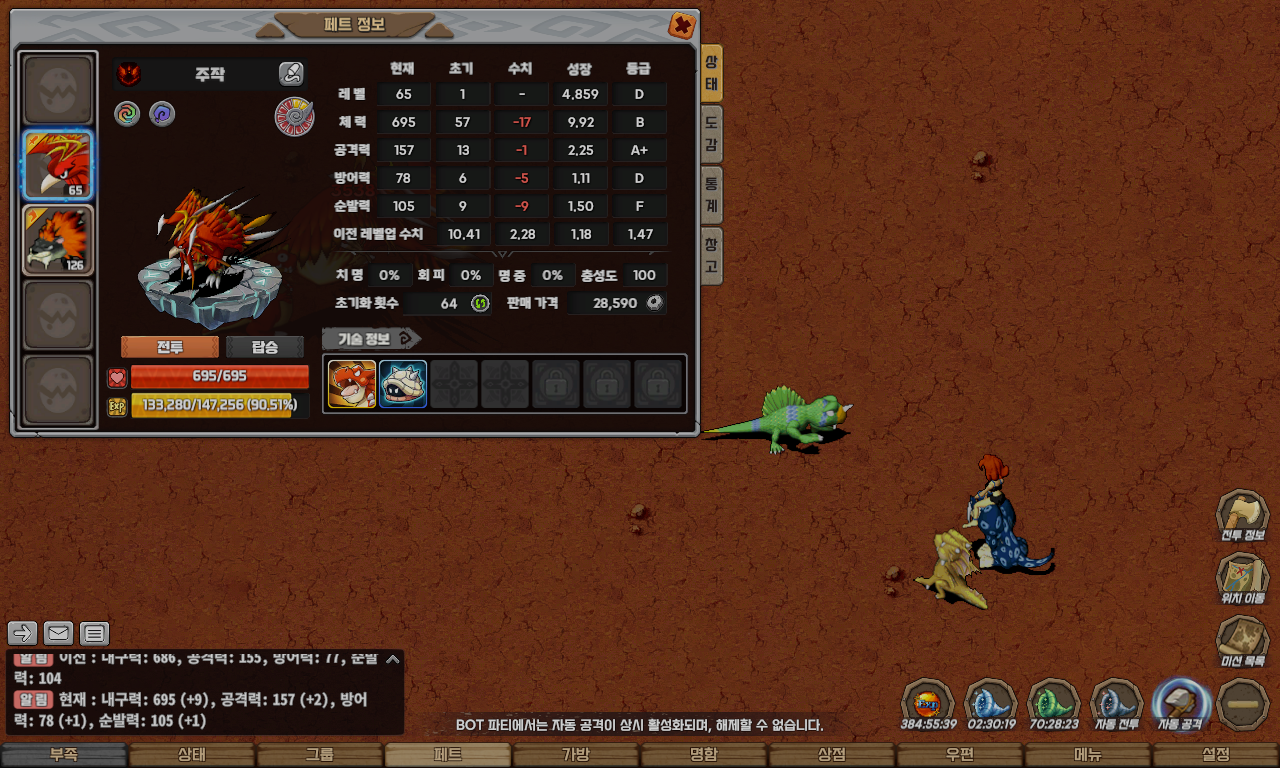This screenshot has height=768, width=1280.
Task: Select the blue spiked shell skill slot
Action: 403,384
